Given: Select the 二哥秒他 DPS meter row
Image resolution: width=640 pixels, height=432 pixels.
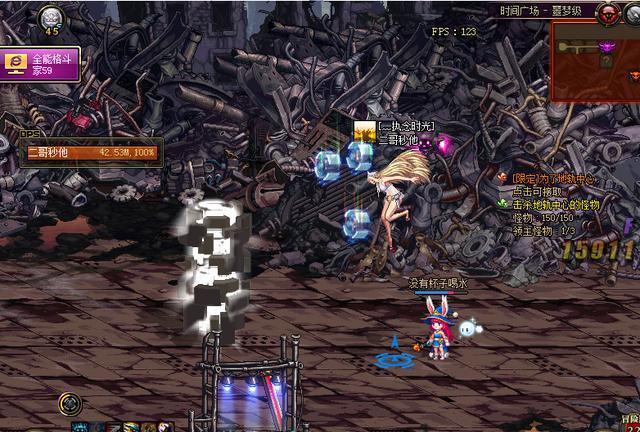Looking at the screenshot, I should [88, 152].
